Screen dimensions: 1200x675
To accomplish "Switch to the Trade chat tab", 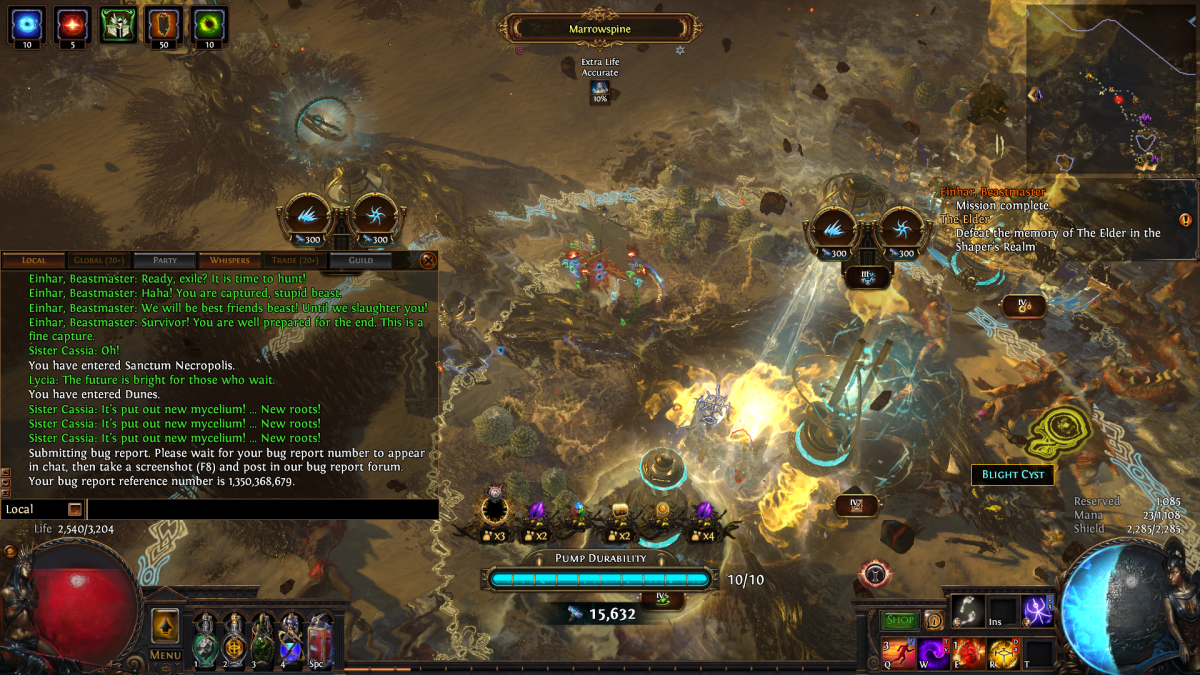I will [294, 260].
